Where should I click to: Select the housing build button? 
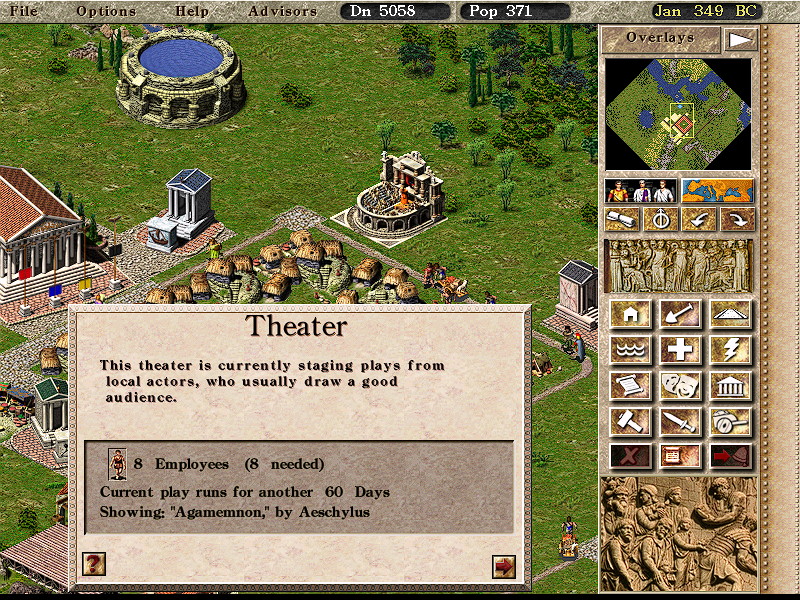coord(631,315)
